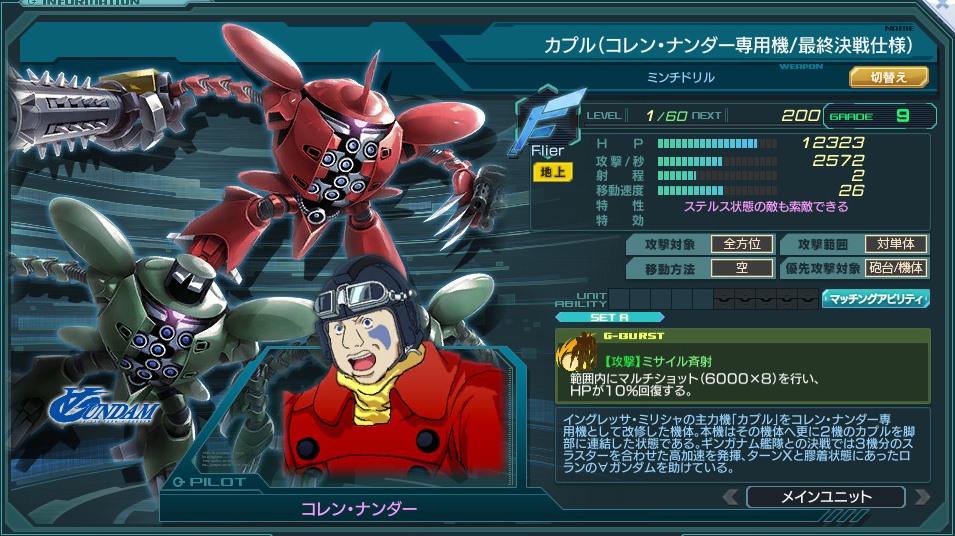Go to next unit with right arrow
955x536 pixels.
[x=921, y=497]
